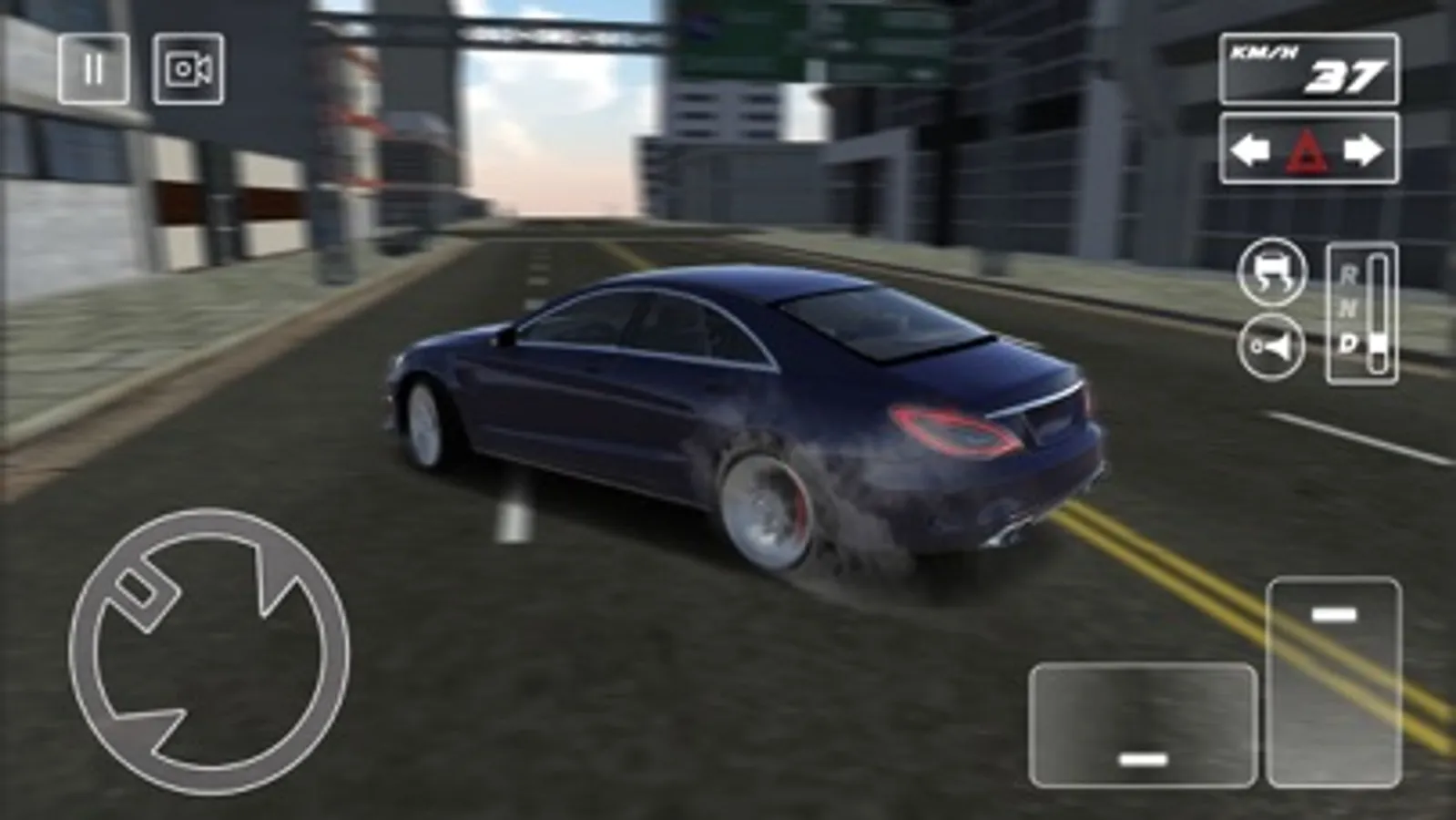Move the gear slider knob from D
This screenshot has height=820, width=1456.
[x=1378, y=342]
